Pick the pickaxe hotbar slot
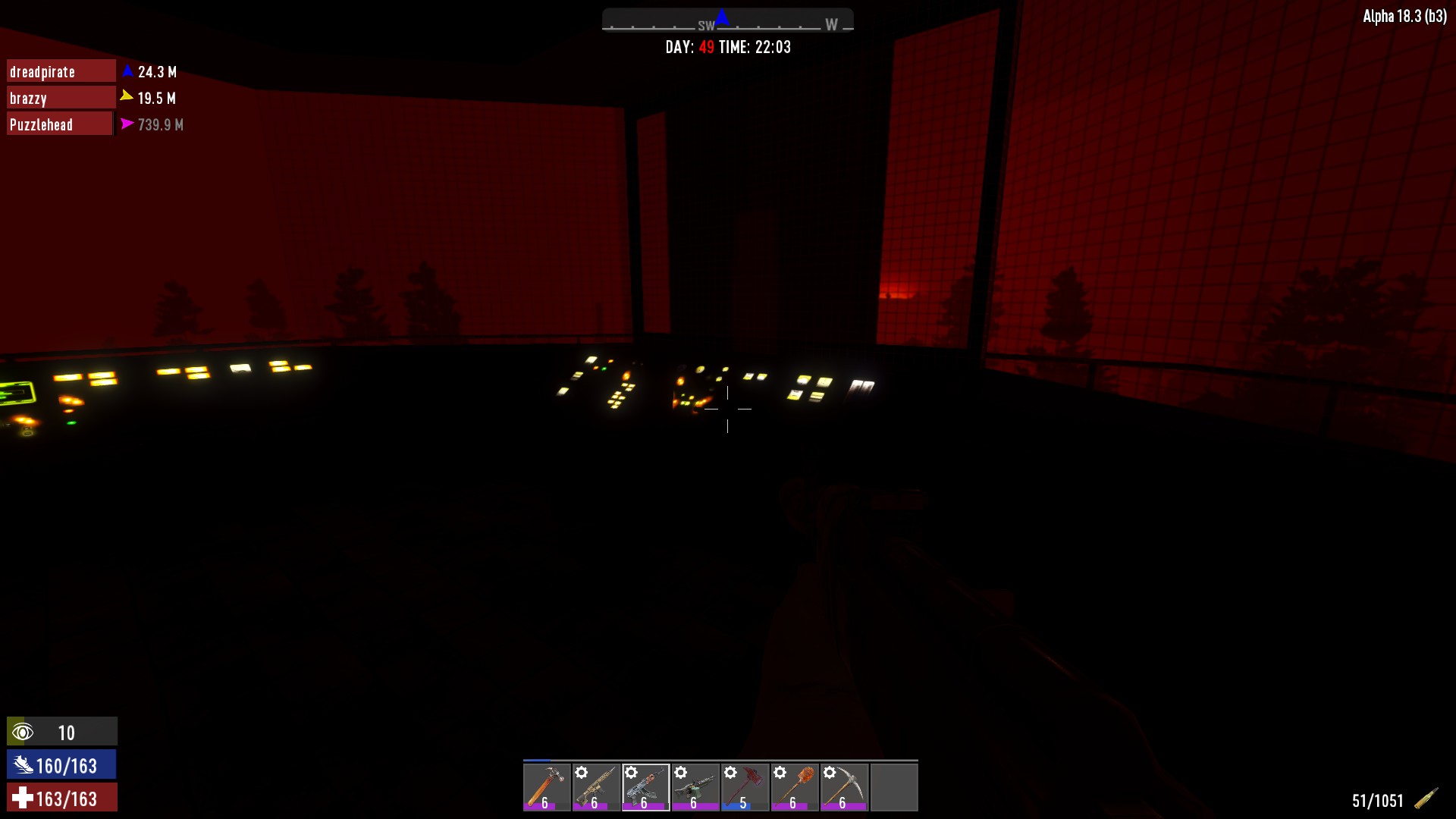This screenshot has width=1456, height=819. click(x=844, y=787)
